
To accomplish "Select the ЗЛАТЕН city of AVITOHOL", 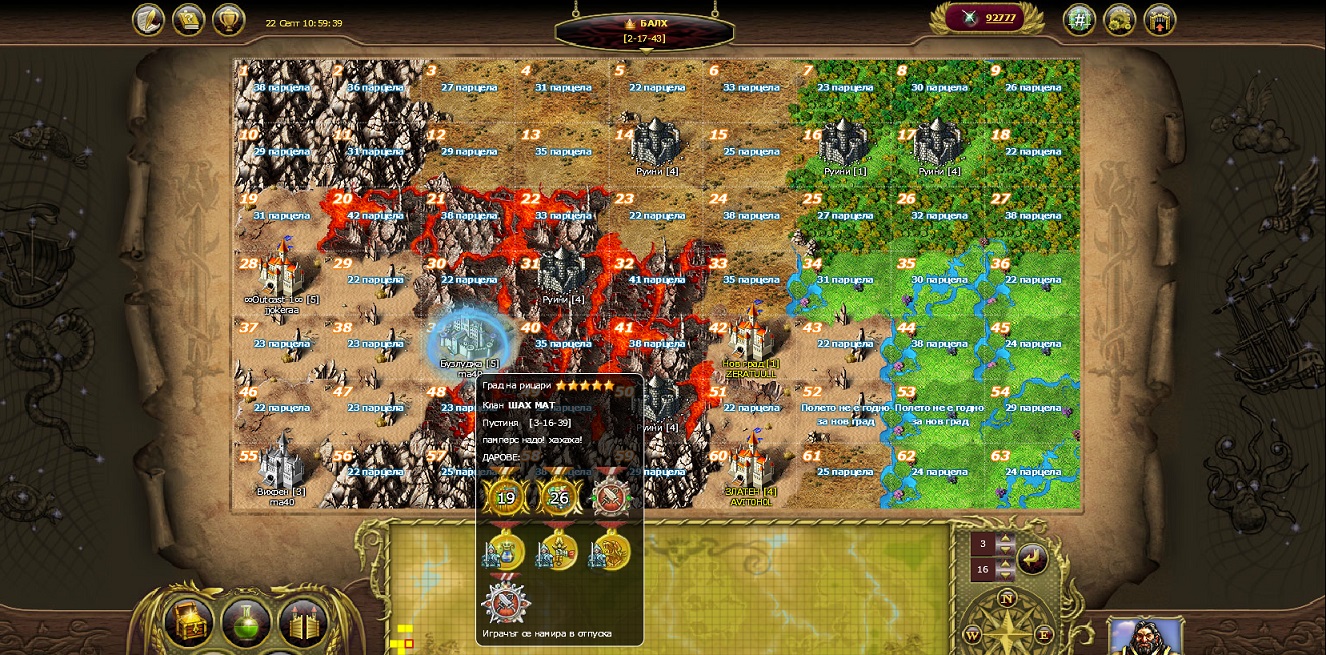I will tap(751, 465).
